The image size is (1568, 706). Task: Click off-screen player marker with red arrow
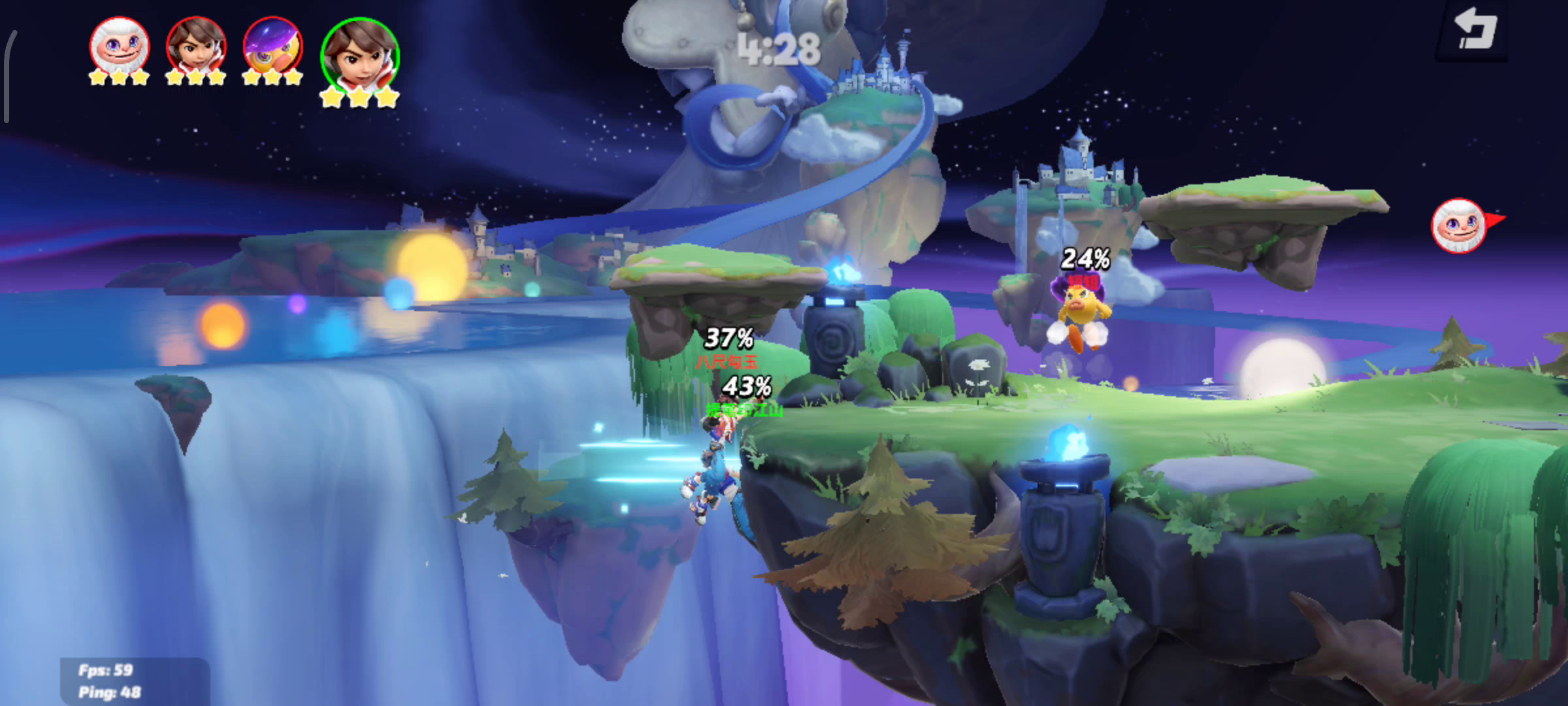[x=1460, y=225]
